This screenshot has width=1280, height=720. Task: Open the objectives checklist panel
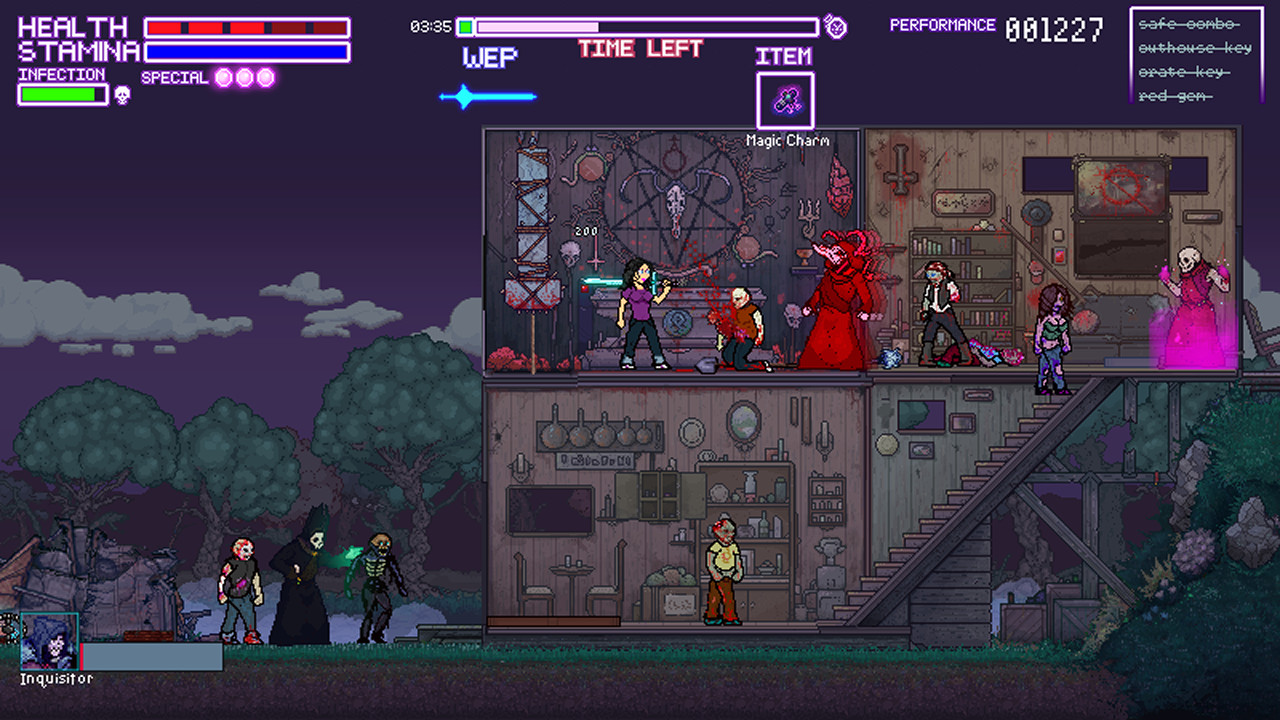[x=1196, y=55]
